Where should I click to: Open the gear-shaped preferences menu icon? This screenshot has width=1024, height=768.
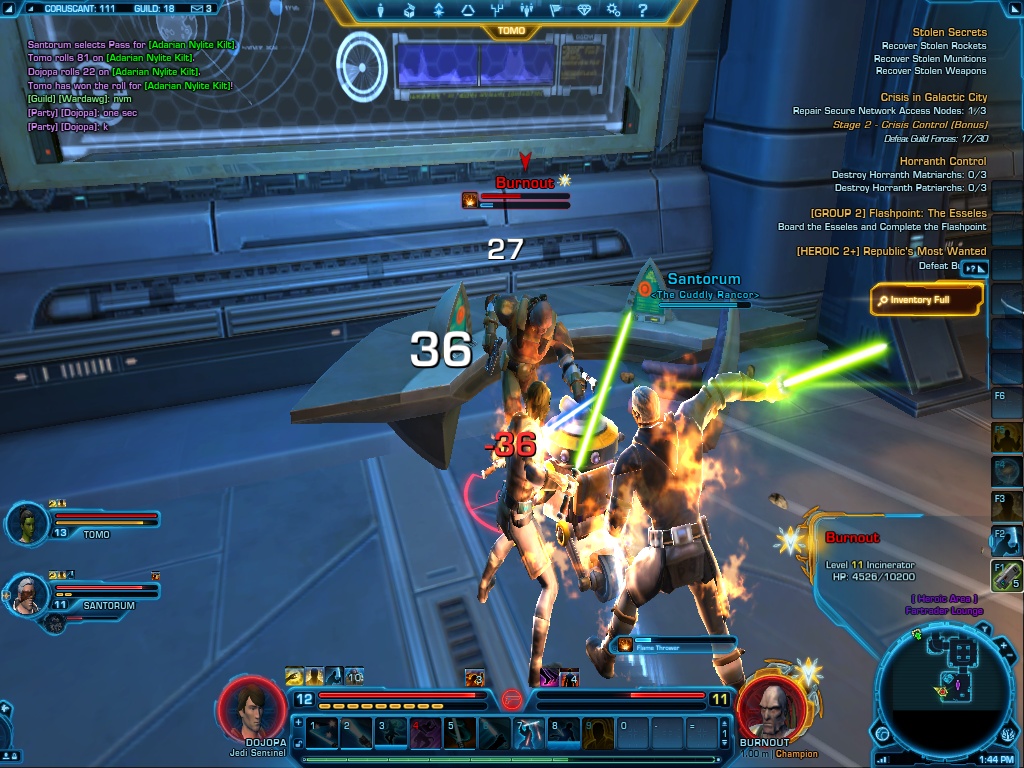coord(614,11)
